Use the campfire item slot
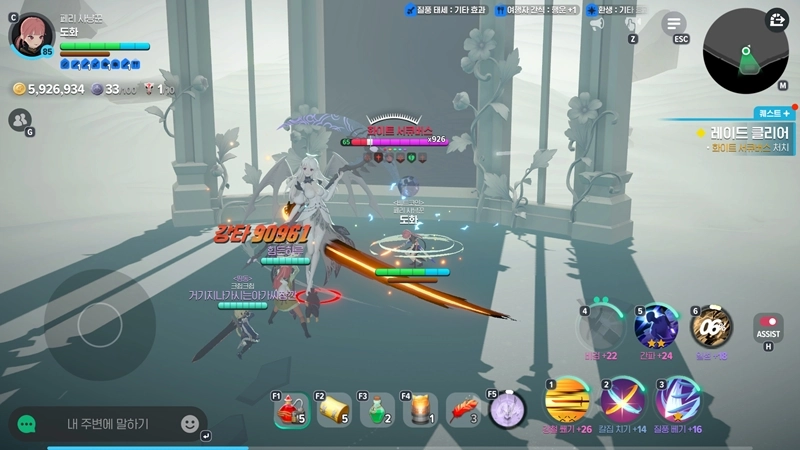Image resolution: width=800 pixels, height=450 pixels. (421, 410)
